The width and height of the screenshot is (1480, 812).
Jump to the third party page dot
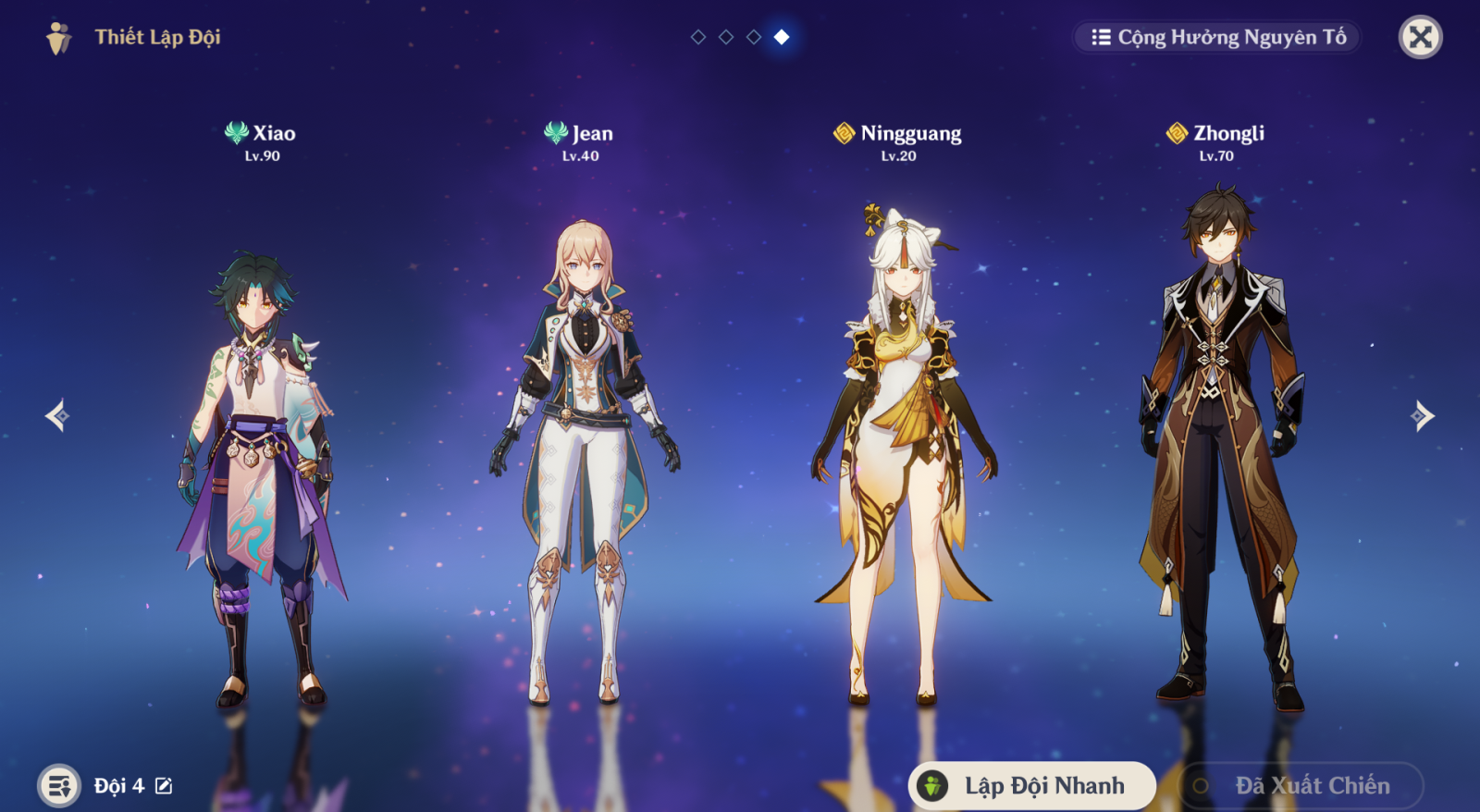coord(754,37)
